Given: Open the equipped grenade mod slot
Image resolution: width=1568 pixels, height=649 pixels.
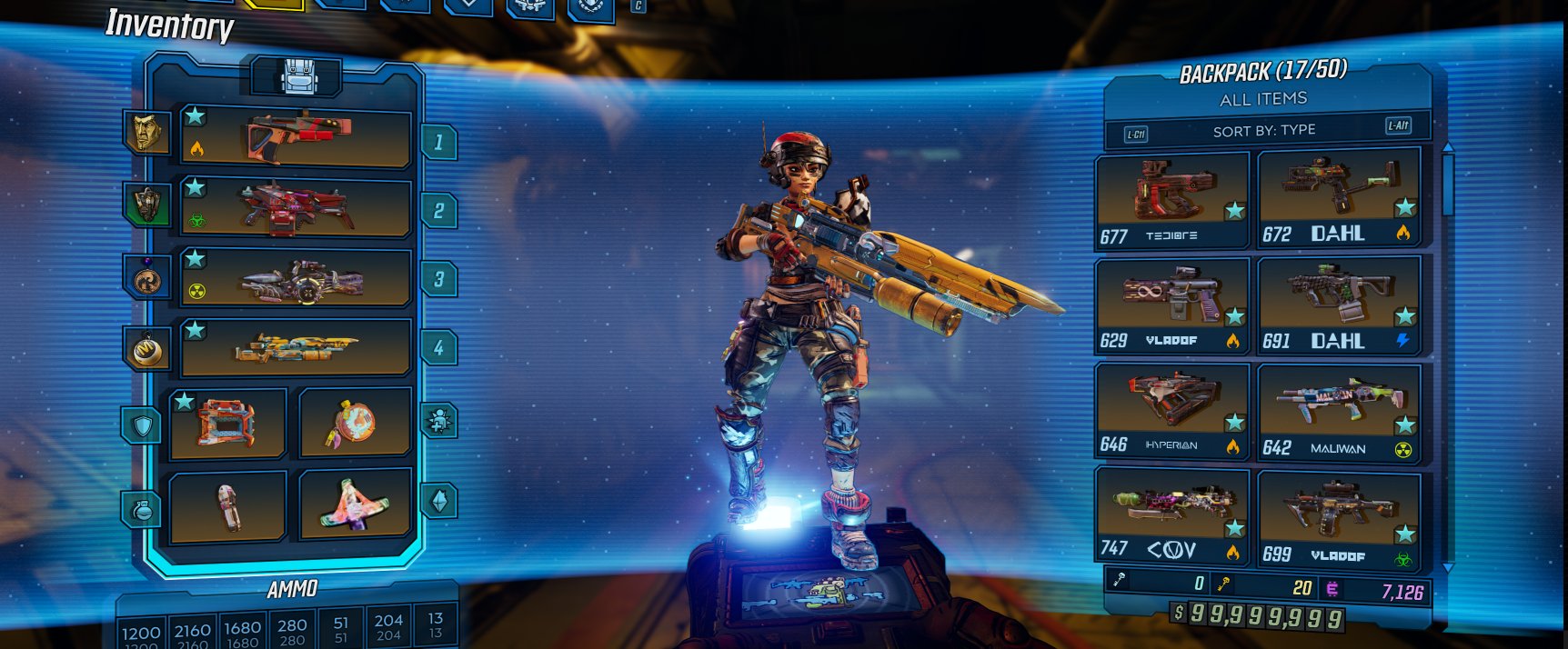Looking at the screenshot, I should (227, 505).
